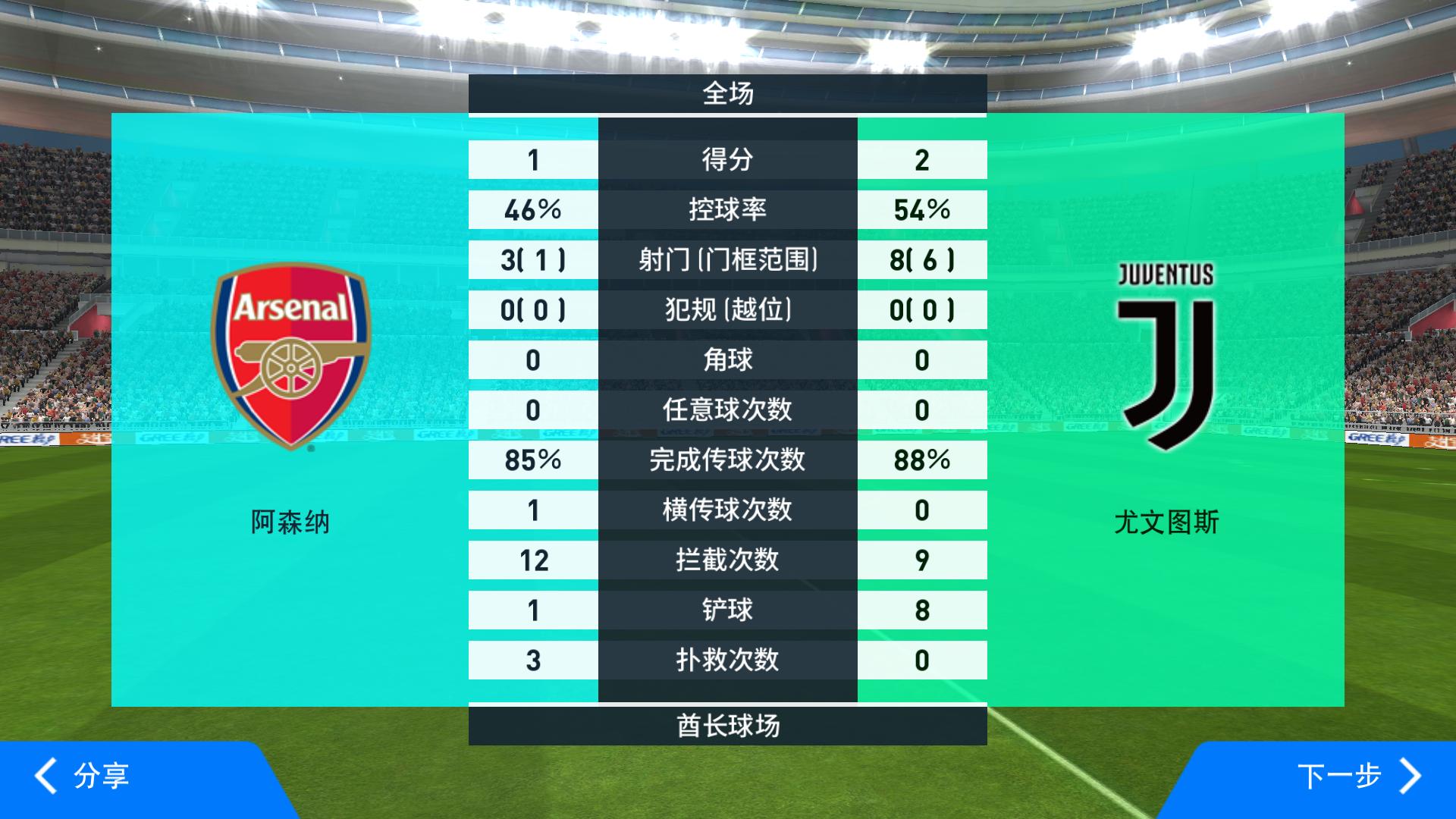Click the 酋长球场 stadium banner
Screen dimensions: 1456x819
point(726,726)
